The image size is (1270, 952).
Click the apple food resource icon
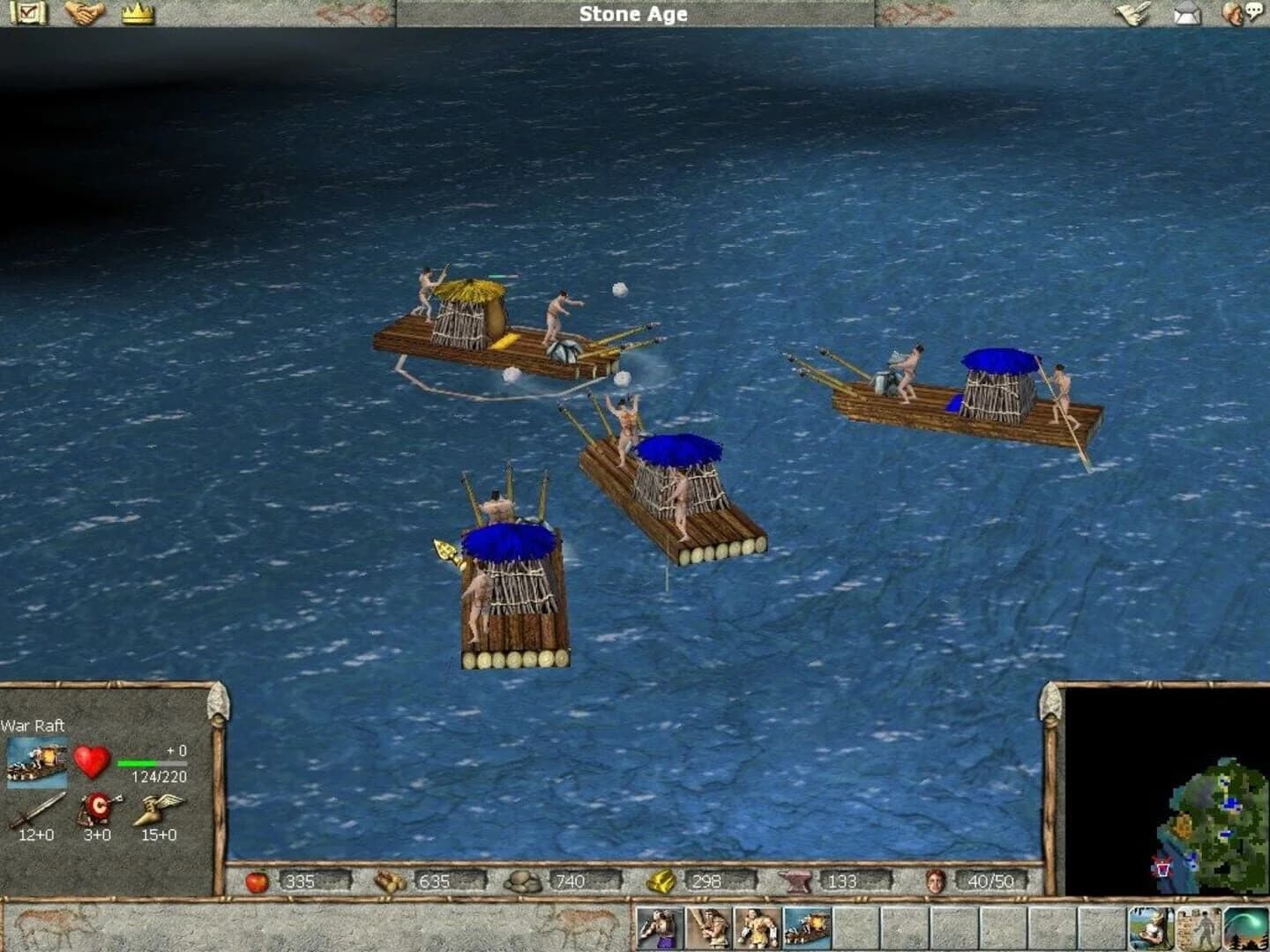tap(257, 881)
